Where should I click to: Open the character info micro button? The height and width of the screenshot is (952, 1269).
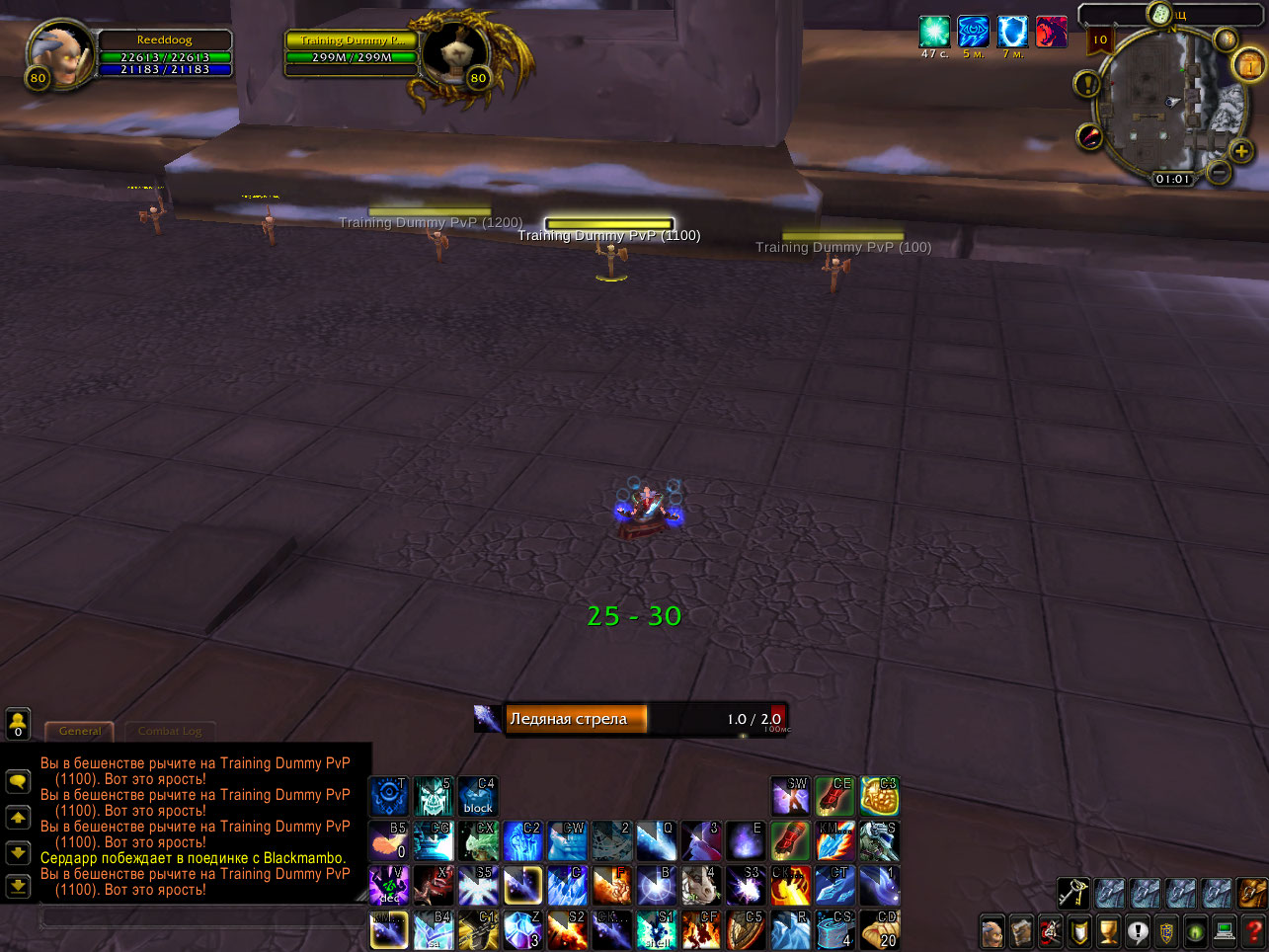pyautogui.click(x=992, y=930)
